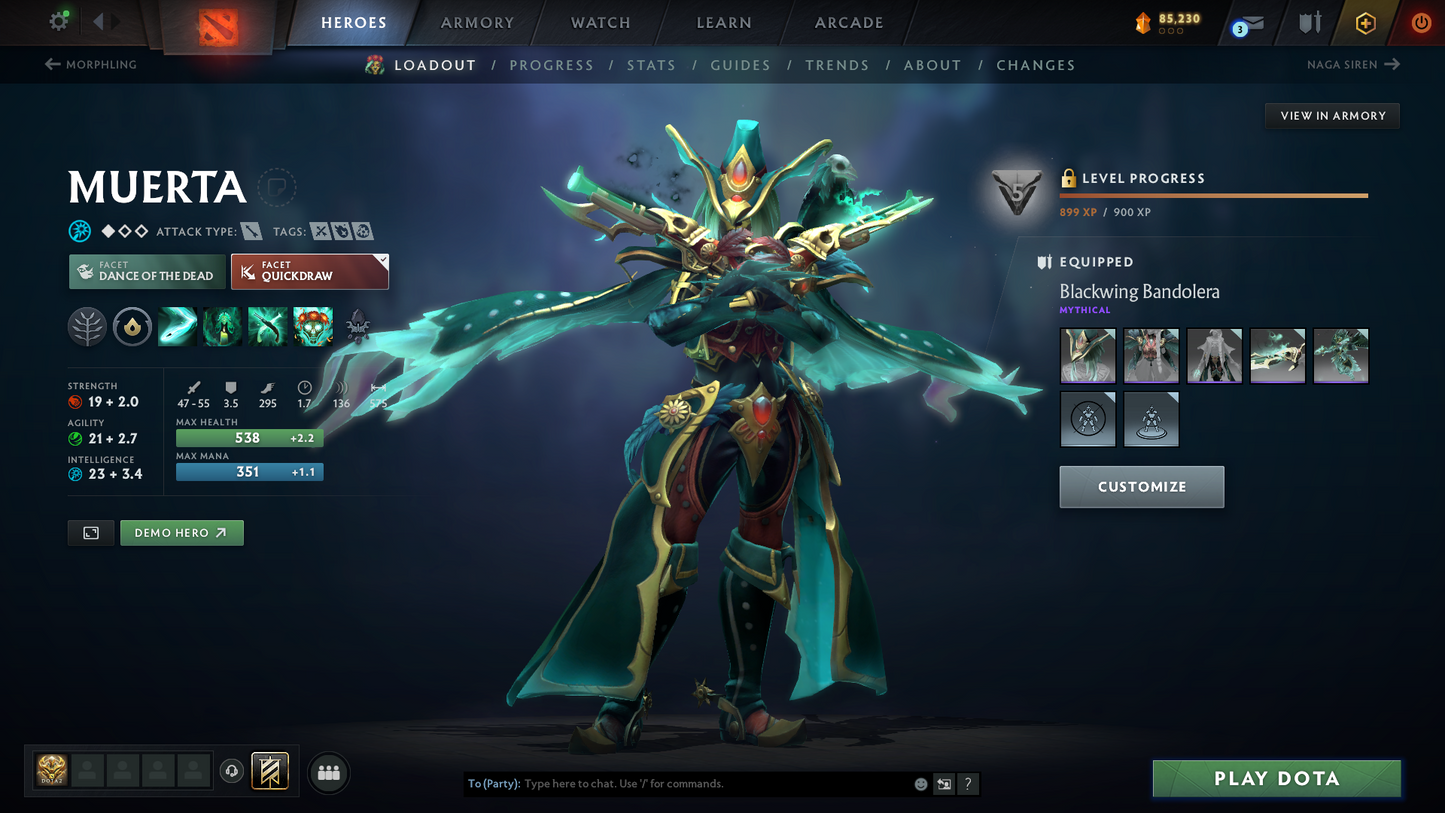
Task: Inspect the Gunslinger ability icon
Action: (x=267, y=326)
